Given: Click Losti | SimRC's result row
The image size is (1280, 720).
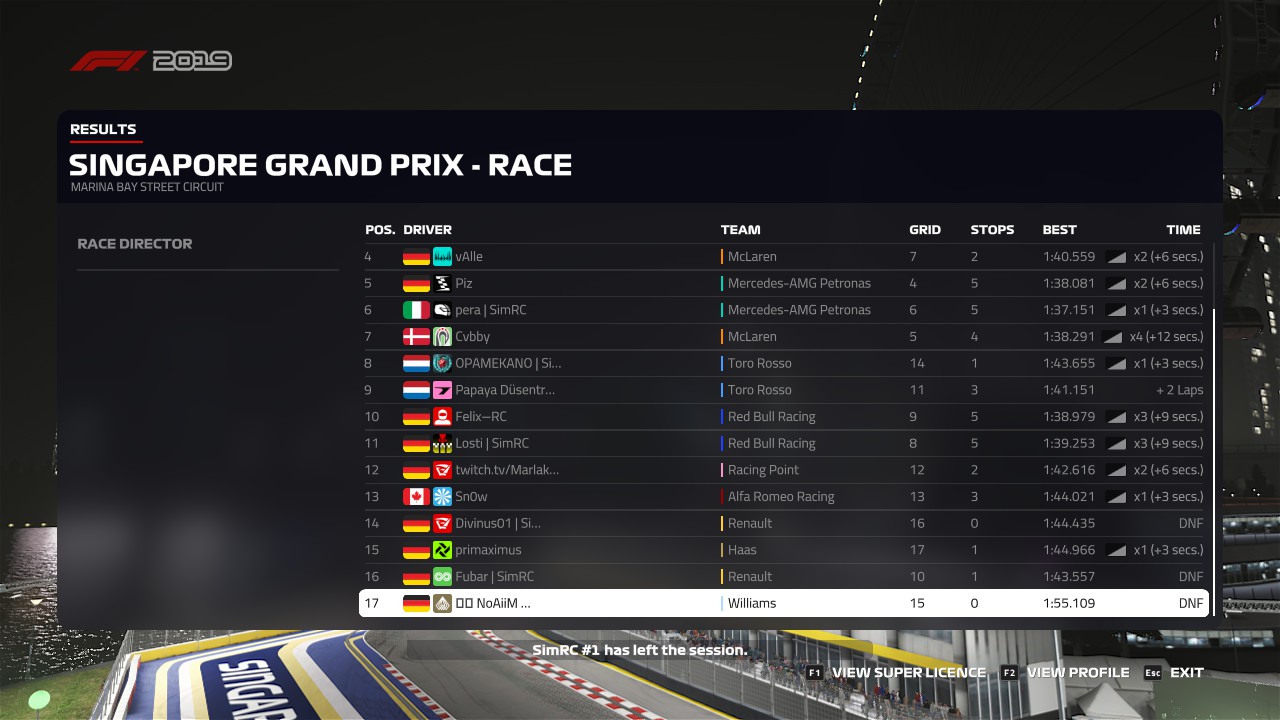Looking at the screenshot, I should click(x=784, y=443).
